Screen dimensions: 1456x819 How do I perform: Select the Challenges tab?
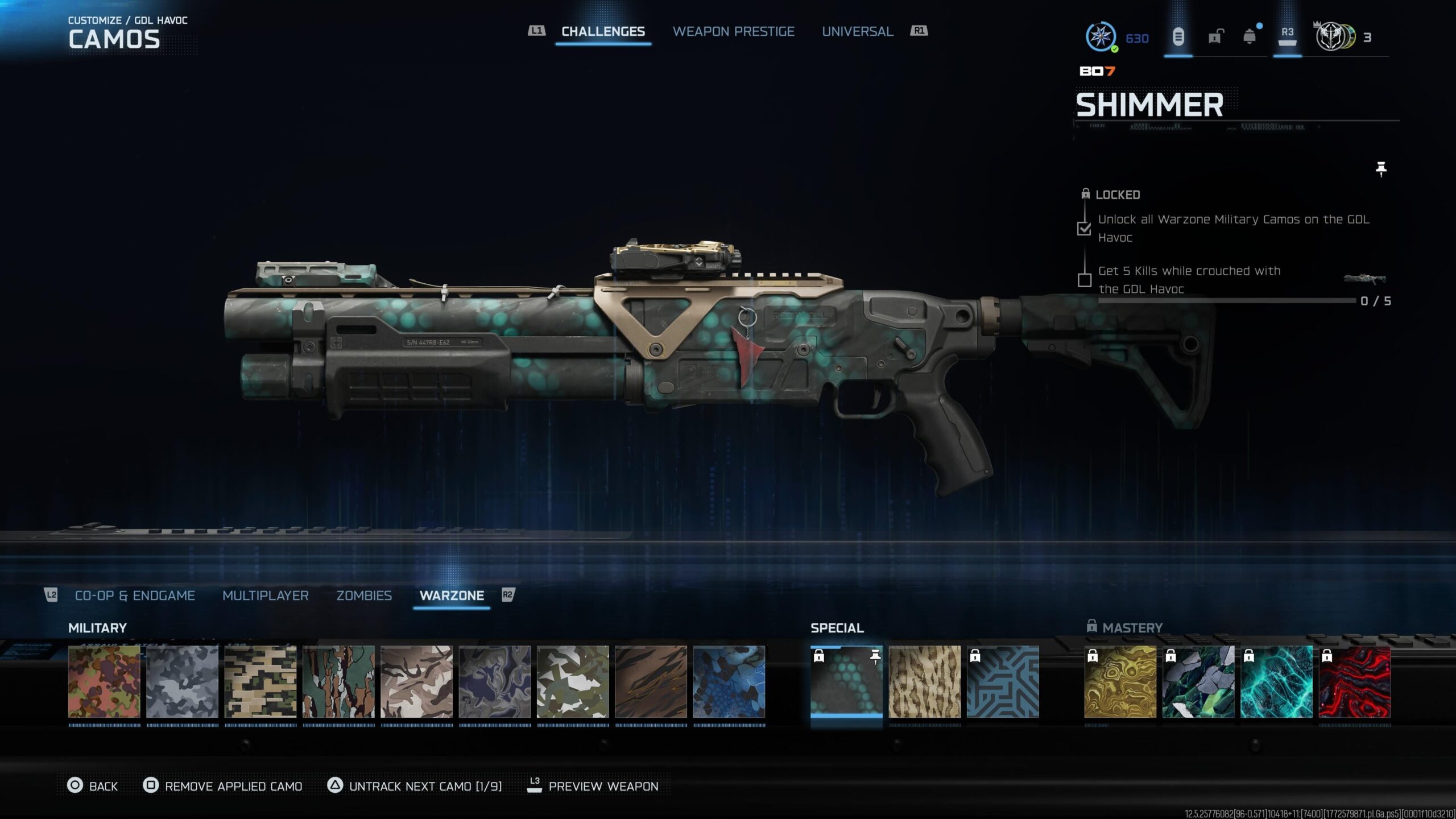tap(603, 32)
